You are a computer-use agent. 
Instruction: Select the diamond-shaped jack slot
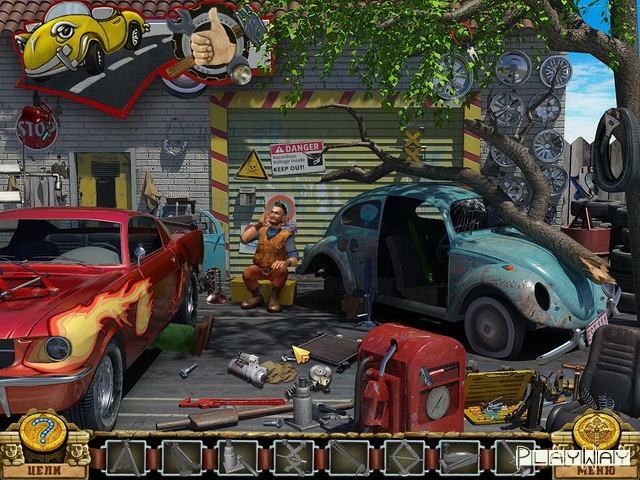pyautogui.click(x=404, y=458)
